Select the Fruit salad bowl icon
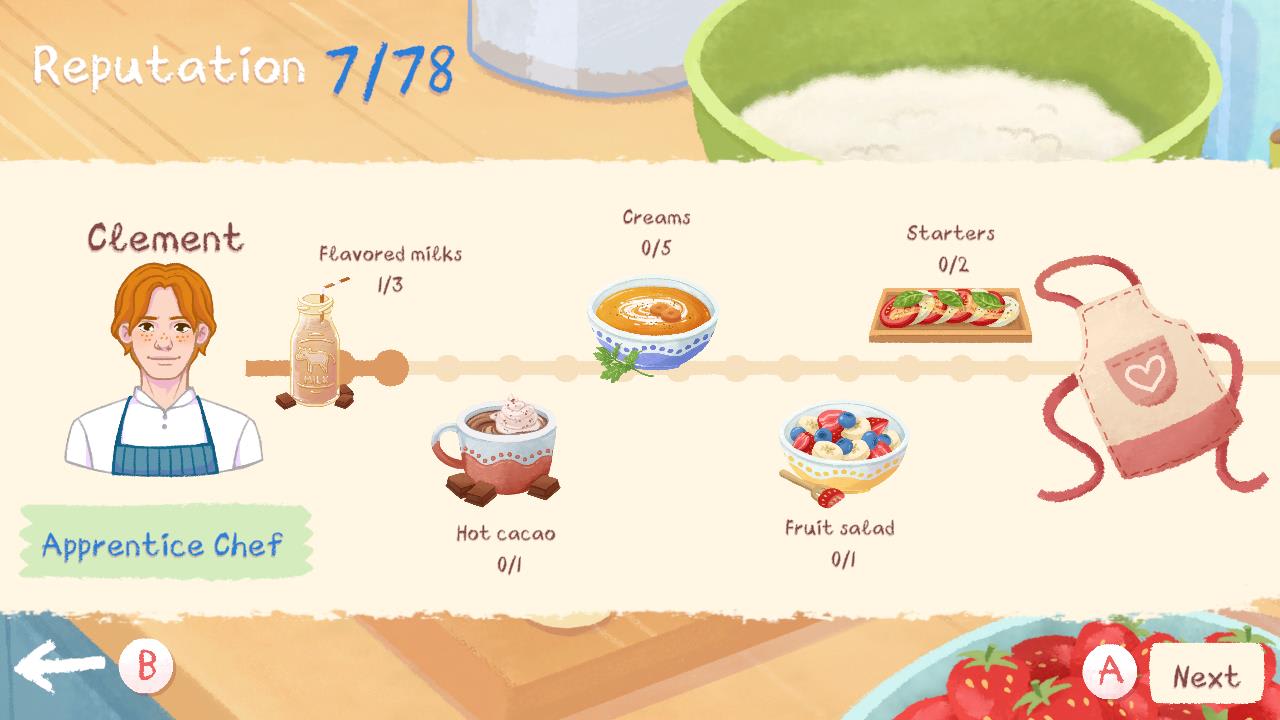 point(840,440)
